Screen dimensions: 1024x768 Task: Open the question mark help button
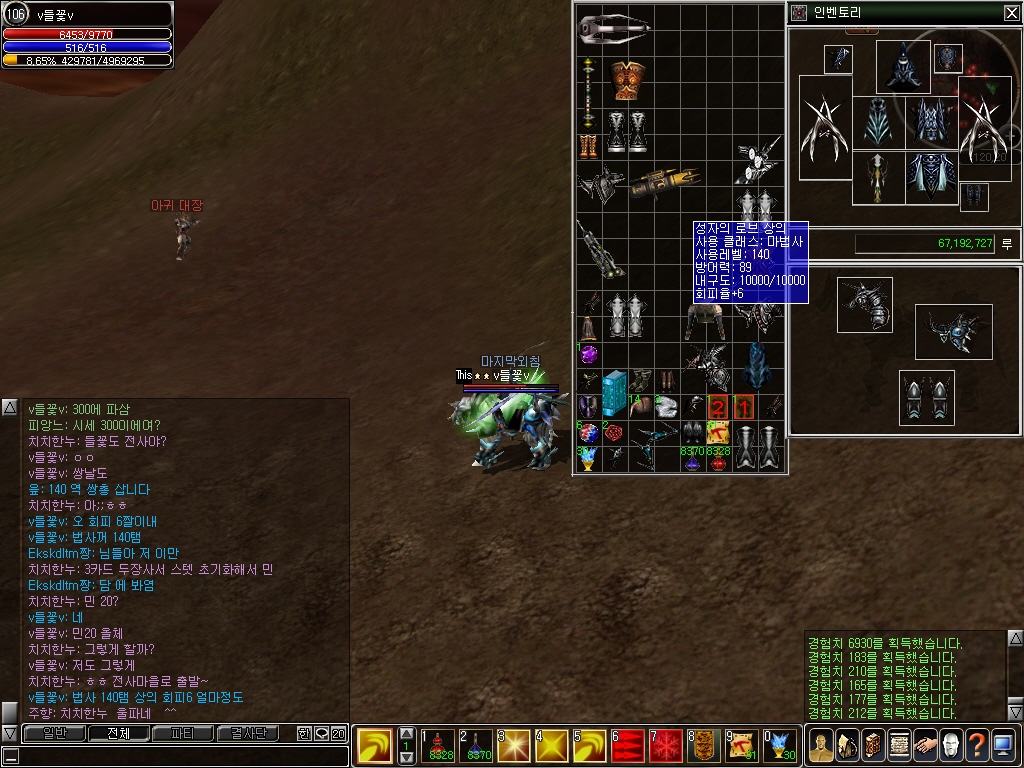click(976, 745)
